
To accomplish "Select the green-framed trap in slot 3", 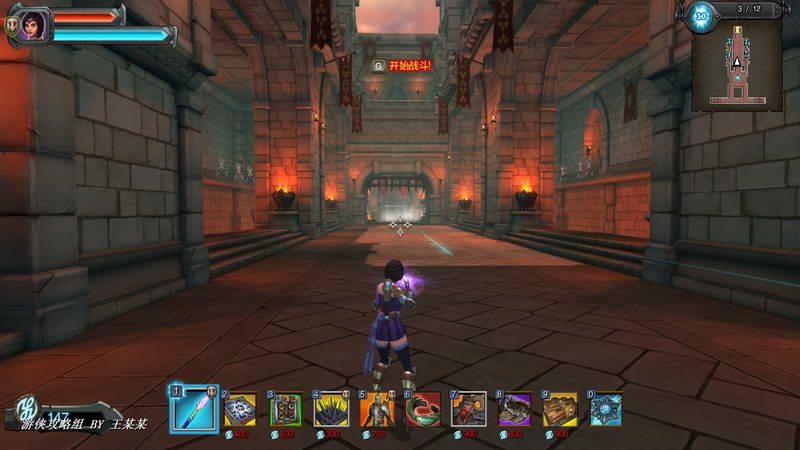I will click(x=286, y=410).
